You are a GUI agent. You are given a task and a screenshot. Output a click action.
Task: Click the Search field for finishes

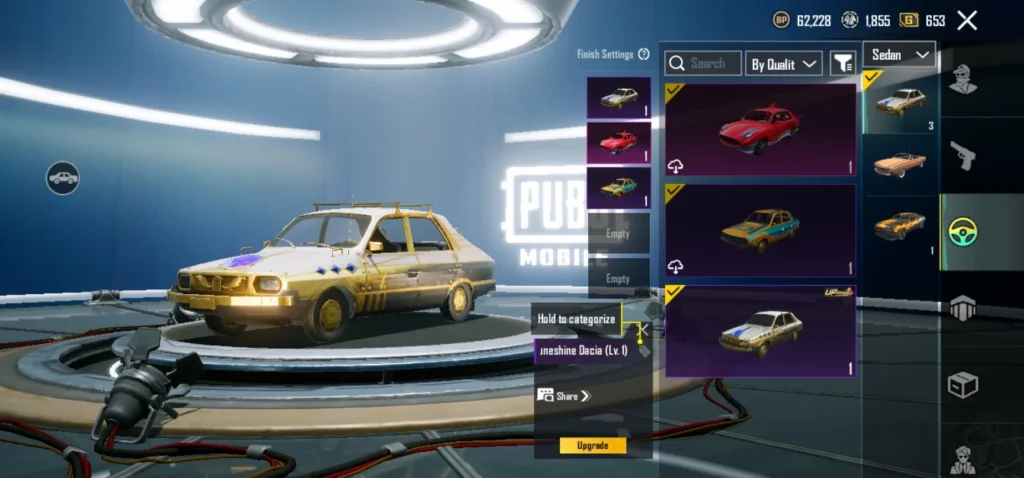pyautogui.click(x=703, y=63)
